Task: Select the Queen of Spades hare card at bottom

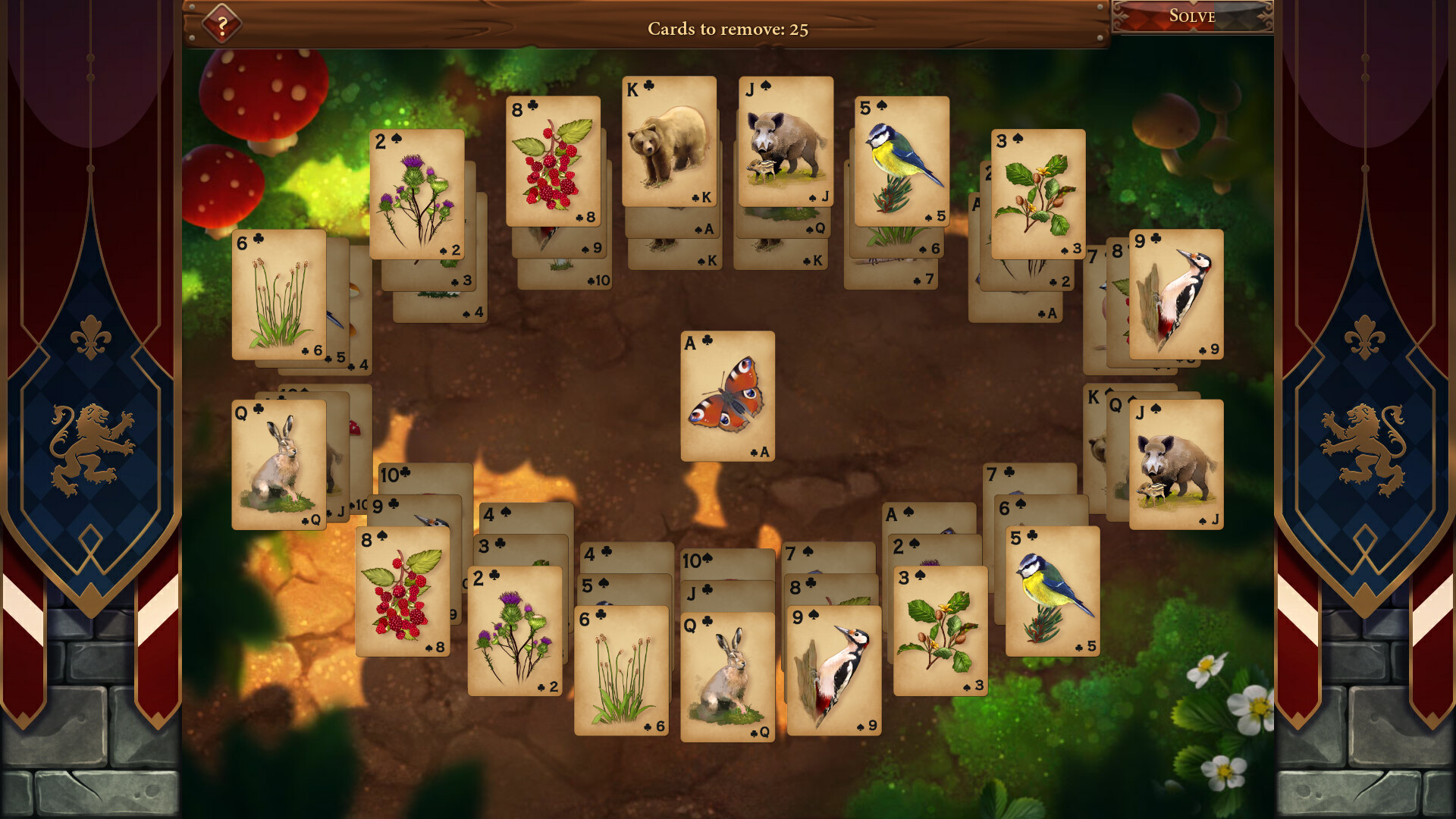Action: click(726, 675)
